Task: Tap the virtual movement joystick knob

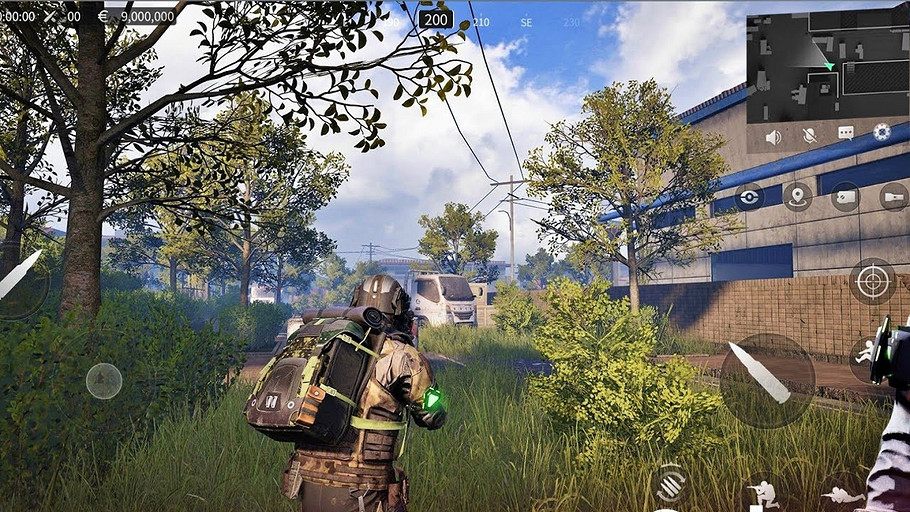Action: (x=104, y=381)
